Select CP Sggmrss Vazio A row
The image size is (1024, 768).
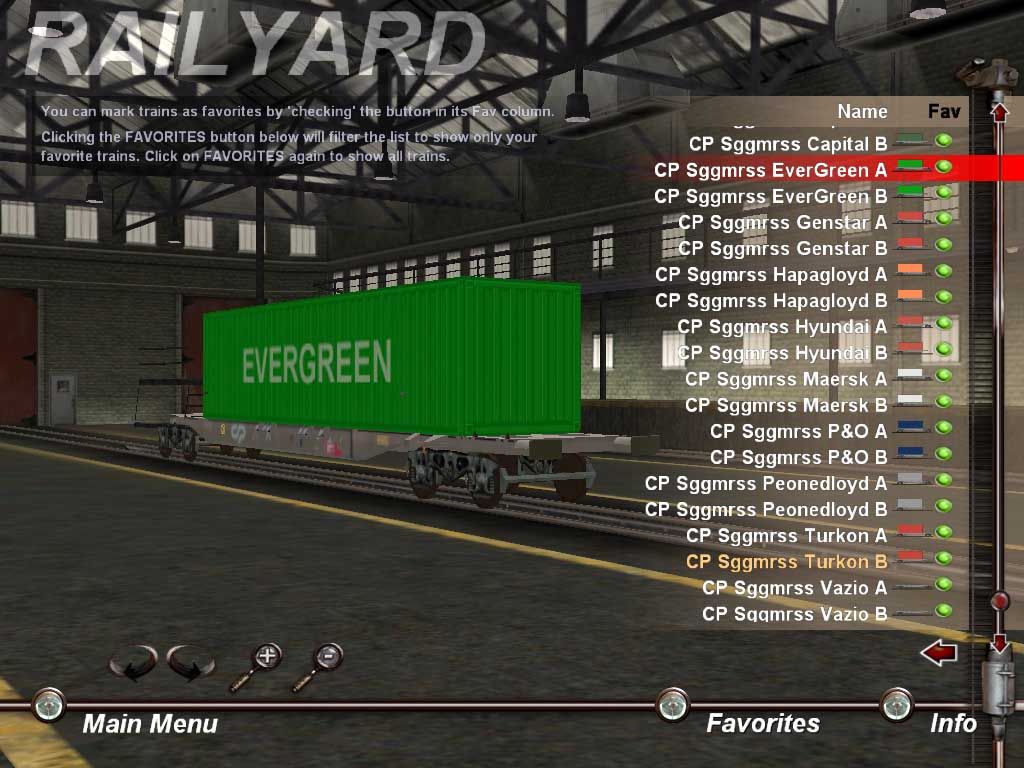pyautogui.click(x=794, y=587)
